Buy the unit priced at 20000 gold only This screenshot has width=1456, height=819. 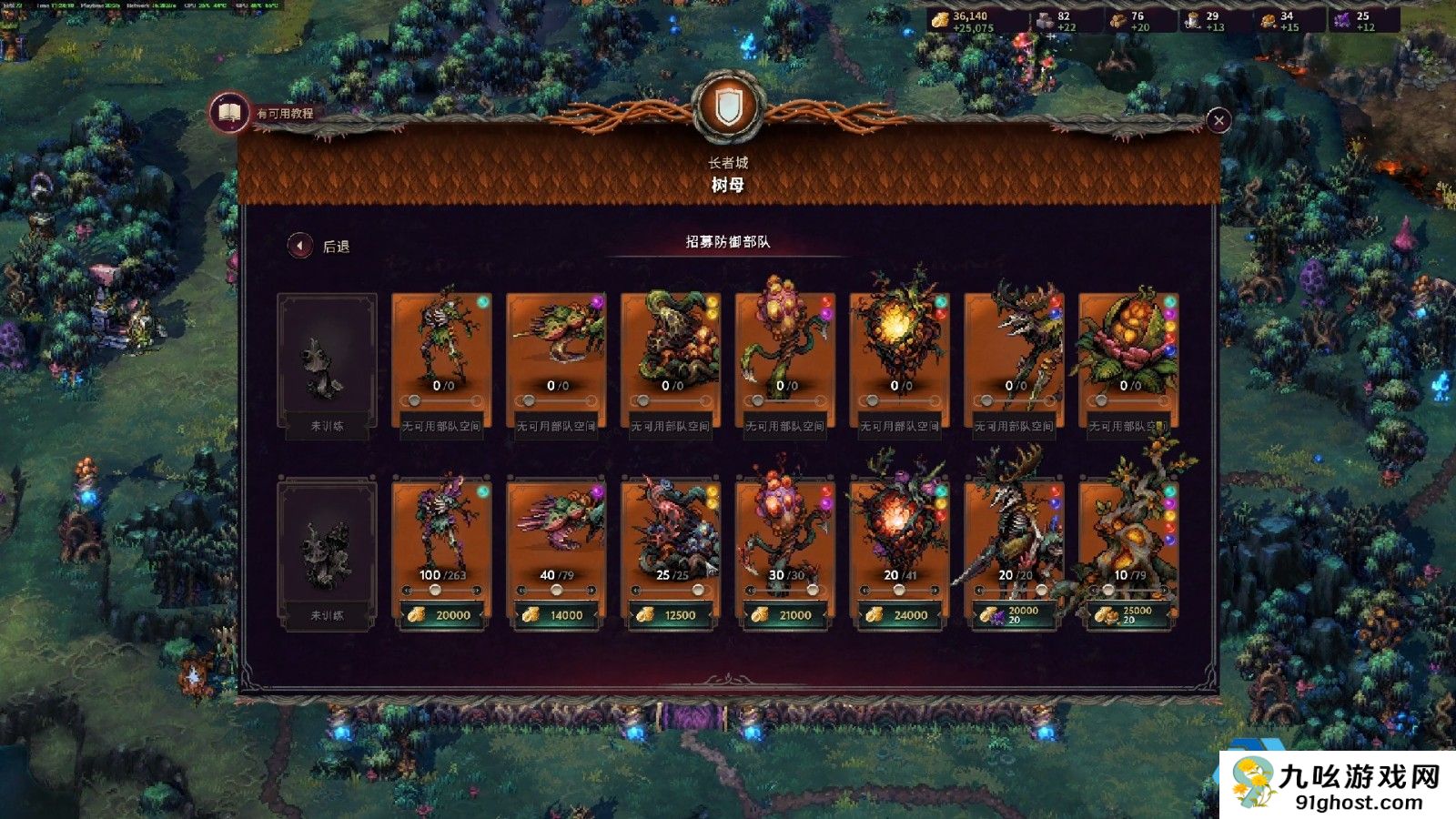pos(441,615)
